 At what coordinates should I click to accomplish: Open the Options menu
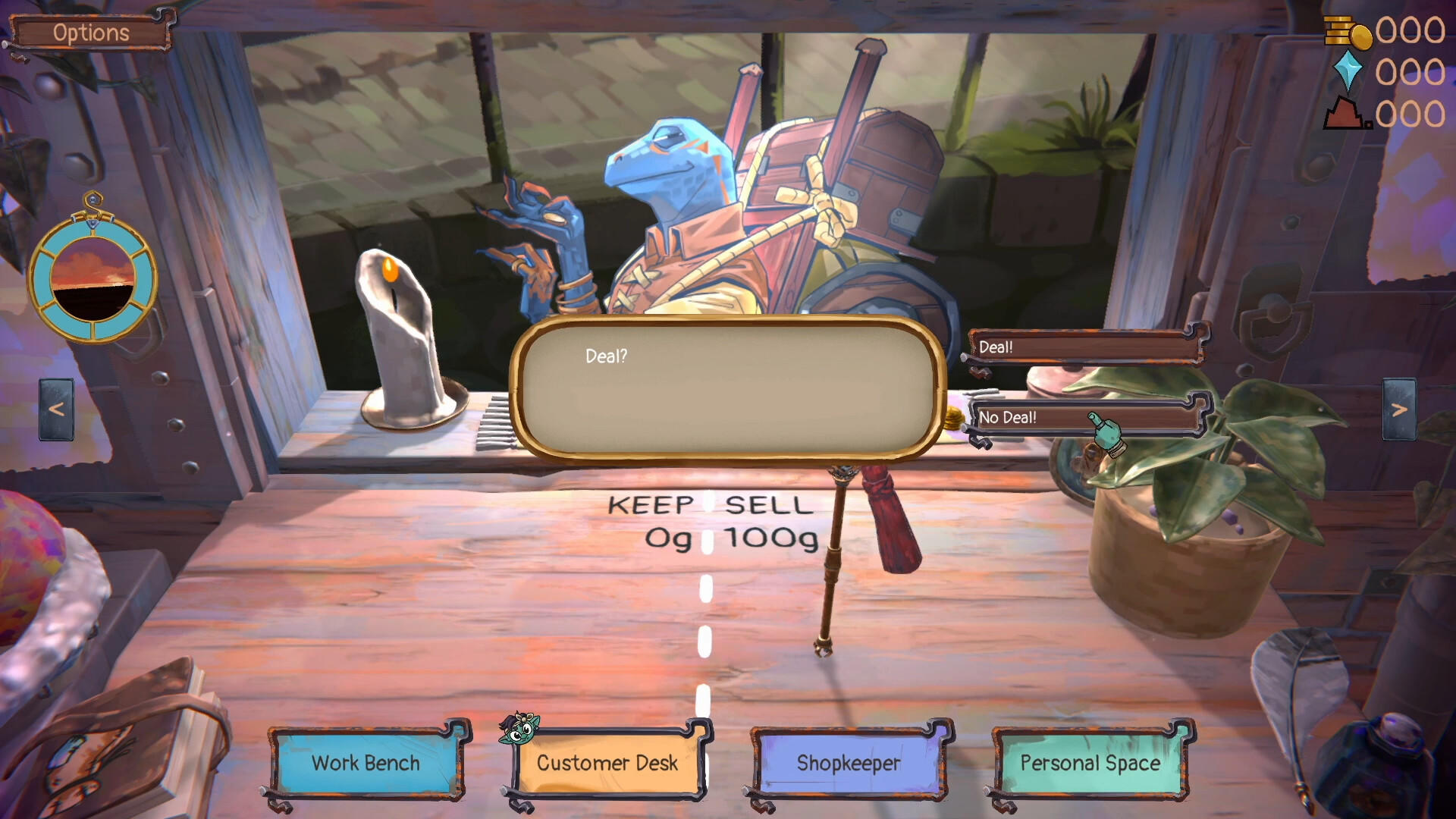tap(90, 32)
